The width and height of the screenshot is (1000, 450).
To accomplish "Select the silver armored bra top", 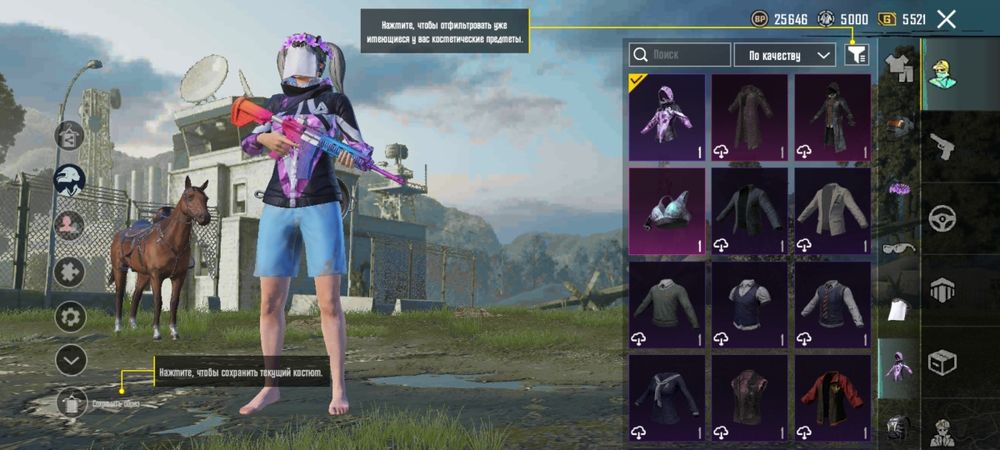I will point(666,211).
